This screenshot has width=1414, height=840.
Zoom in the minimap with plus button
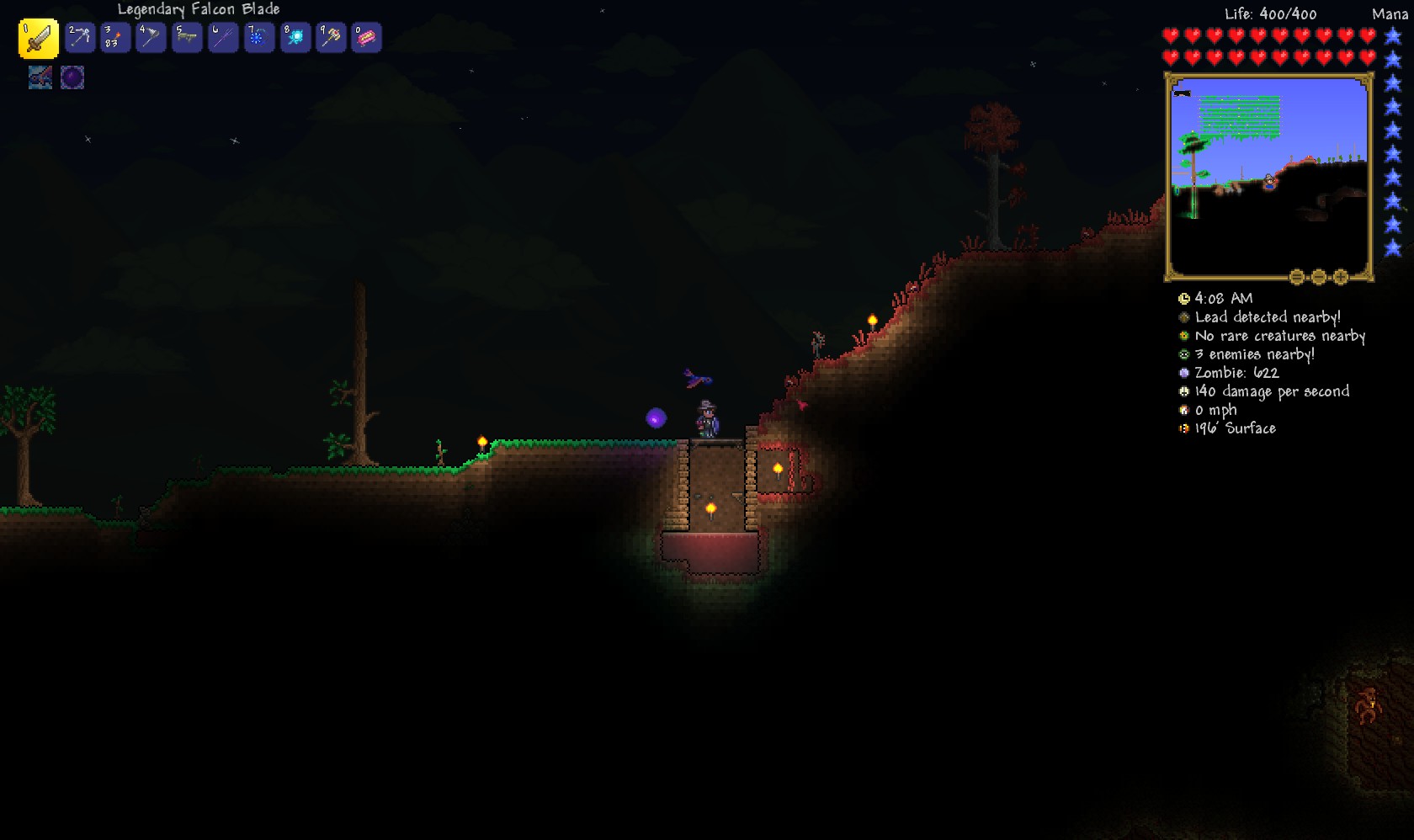(1341, 276)
